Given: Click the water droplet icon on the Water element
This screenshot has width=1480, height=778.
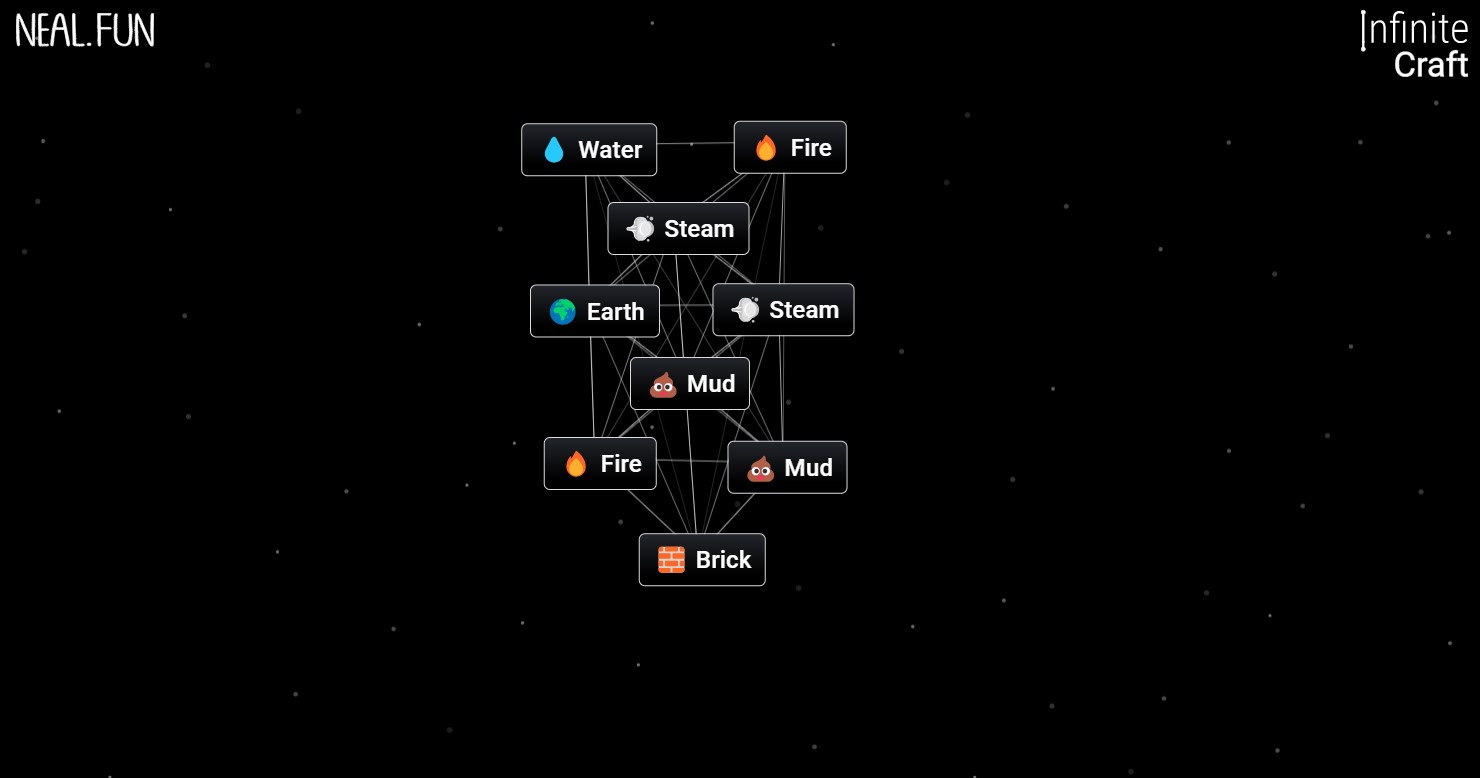Looking at the screenshot, I should pyautogui.click(x=553, y=149).
